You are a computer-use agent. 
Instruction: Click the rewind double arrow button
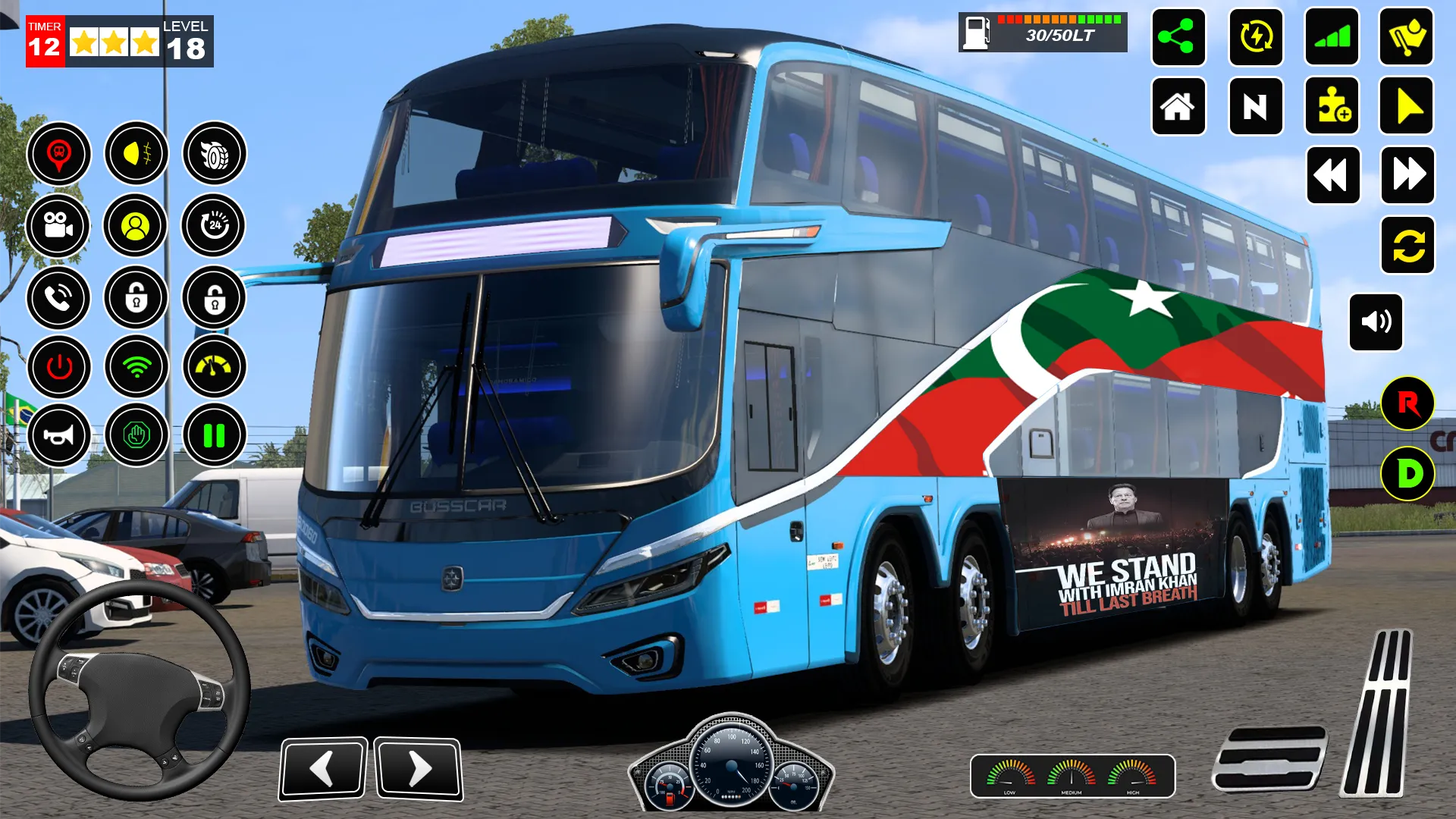[1332, 175]
